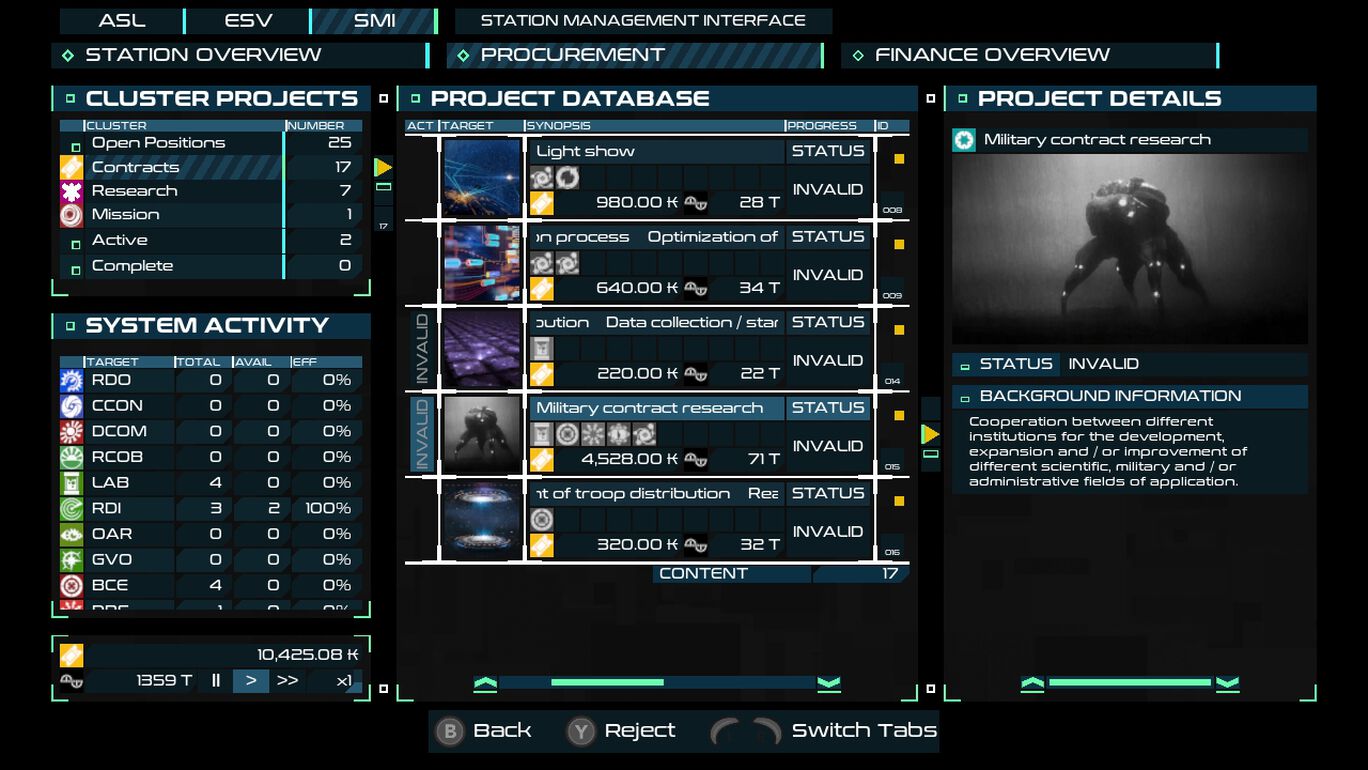Select the Military contract research project
1368x770 pixels.
655,408
